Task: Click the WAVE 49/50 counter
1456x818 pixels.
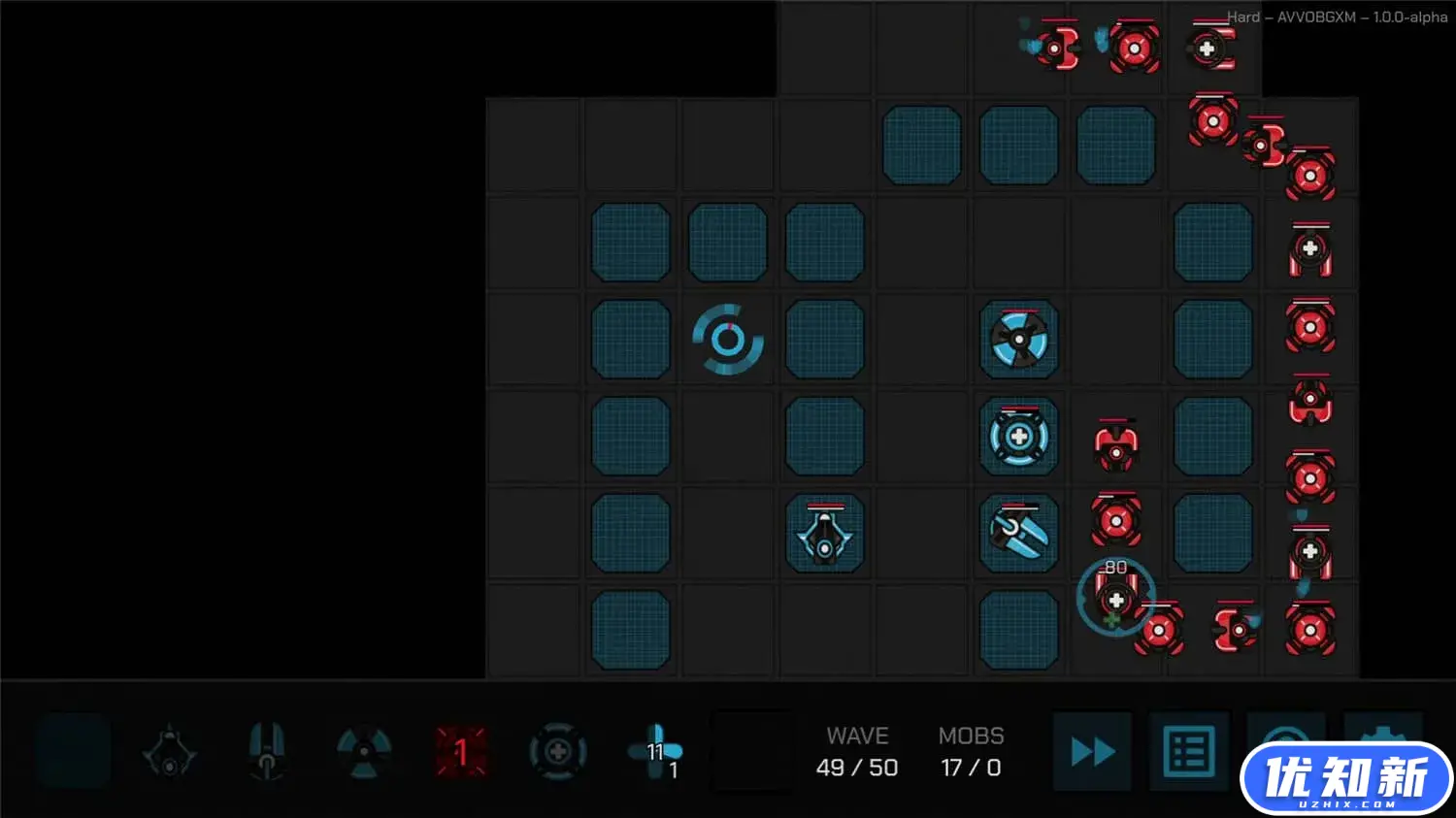Action: coord(857,752)
